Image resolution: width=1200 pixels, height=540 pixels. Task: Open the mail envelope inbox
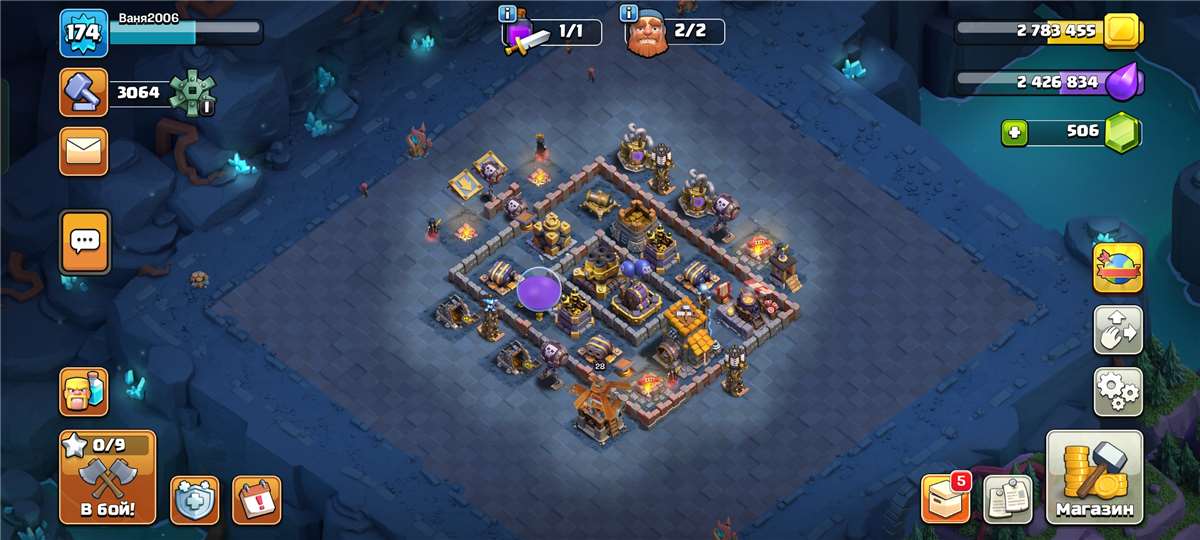[84, 152]
